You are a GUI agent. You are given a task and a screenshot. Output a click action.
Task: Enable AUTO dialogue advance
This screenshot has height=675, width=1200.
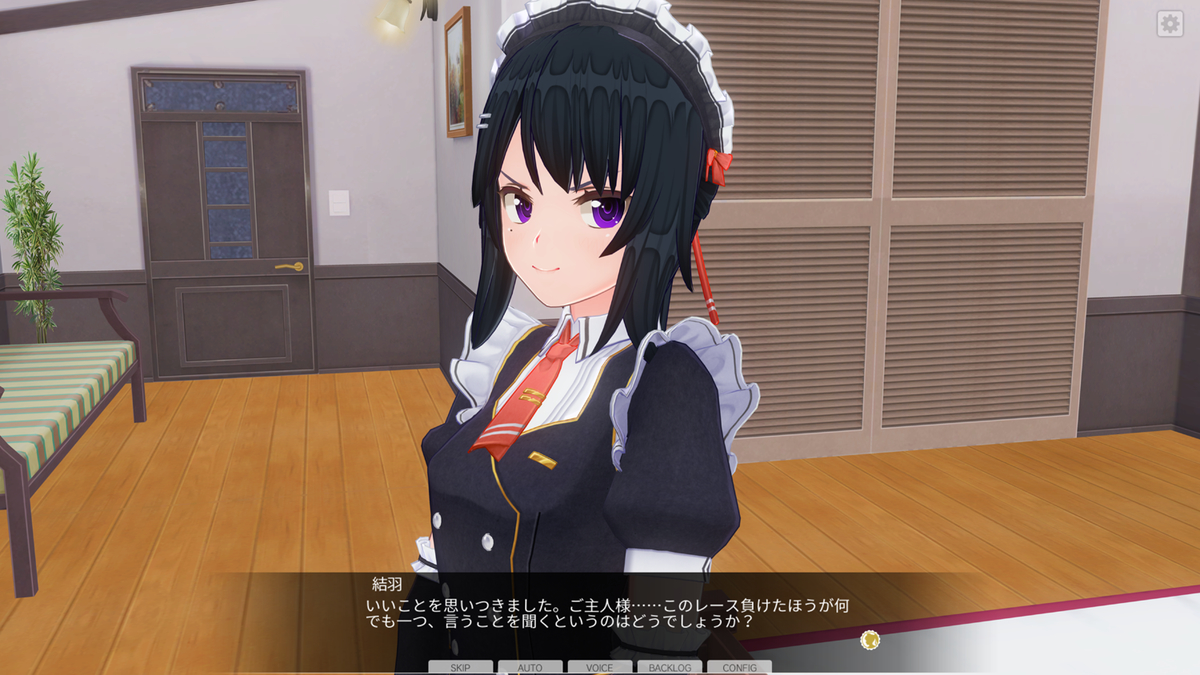tap(530, 667)
